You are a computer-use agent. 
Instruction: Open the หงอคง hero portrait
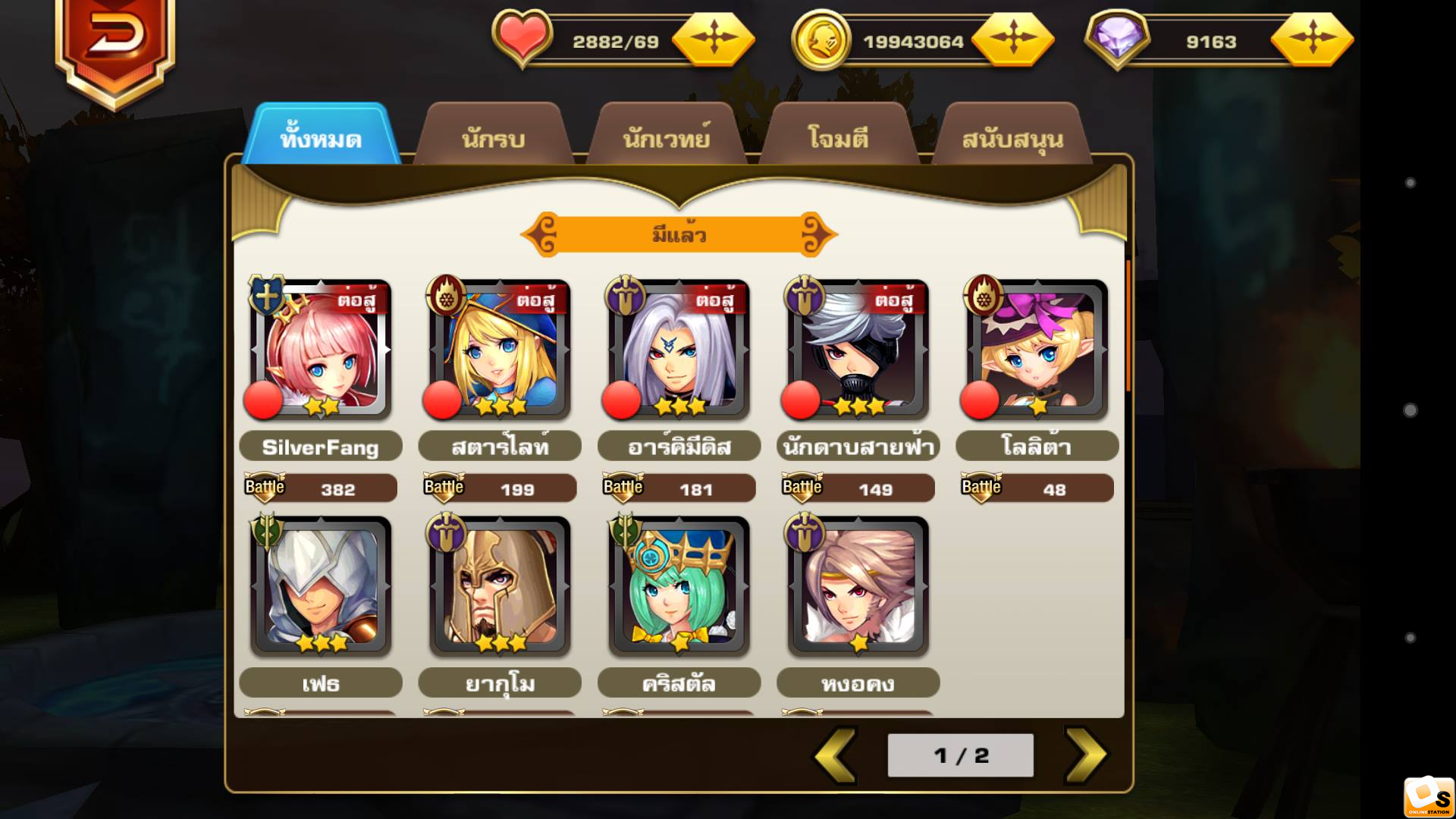(858, 586)
